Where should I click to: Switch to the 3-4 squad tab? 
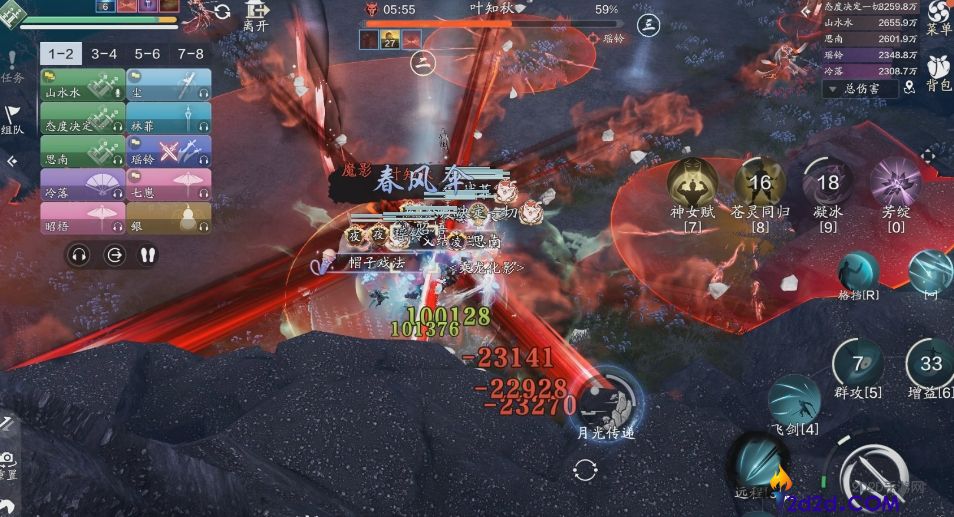104,54
